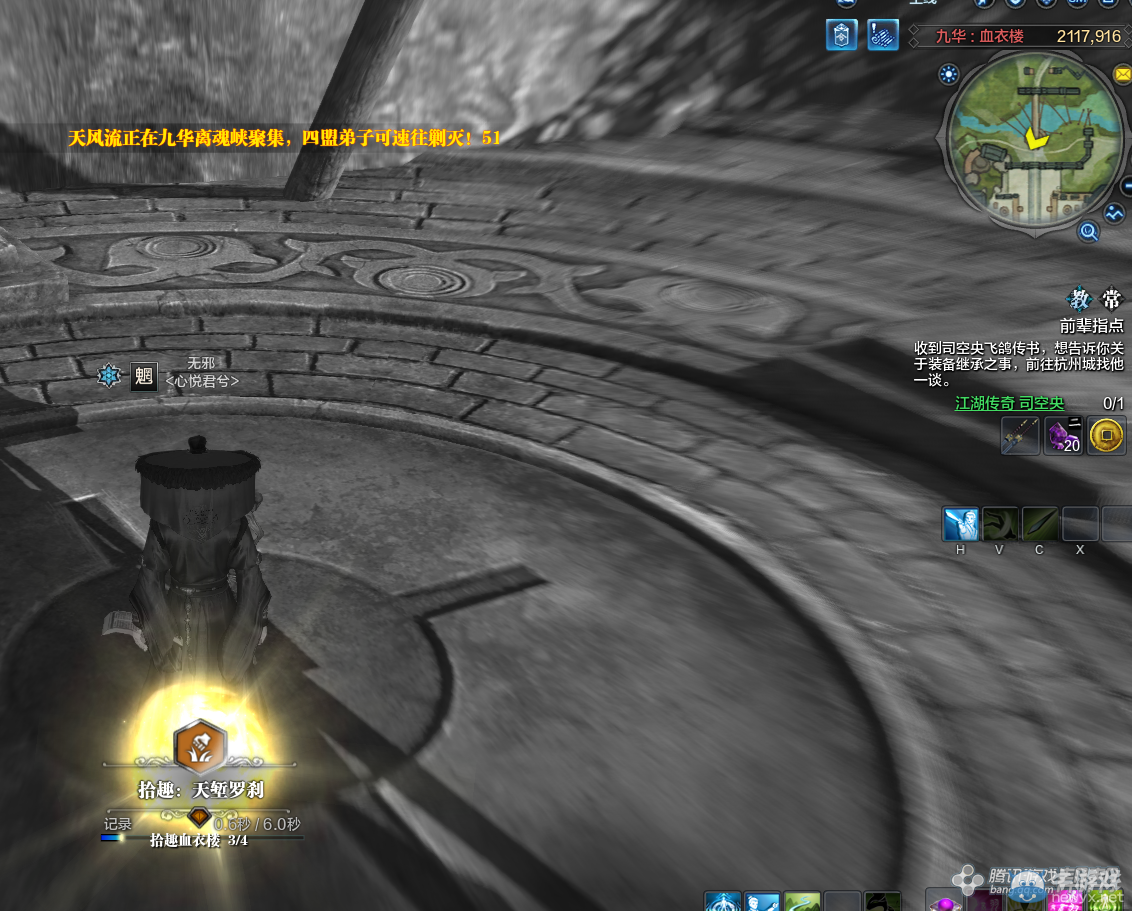Click the 魍 badge next to player name
Viewport: 1132px width, 911px height.
(144, 376)
